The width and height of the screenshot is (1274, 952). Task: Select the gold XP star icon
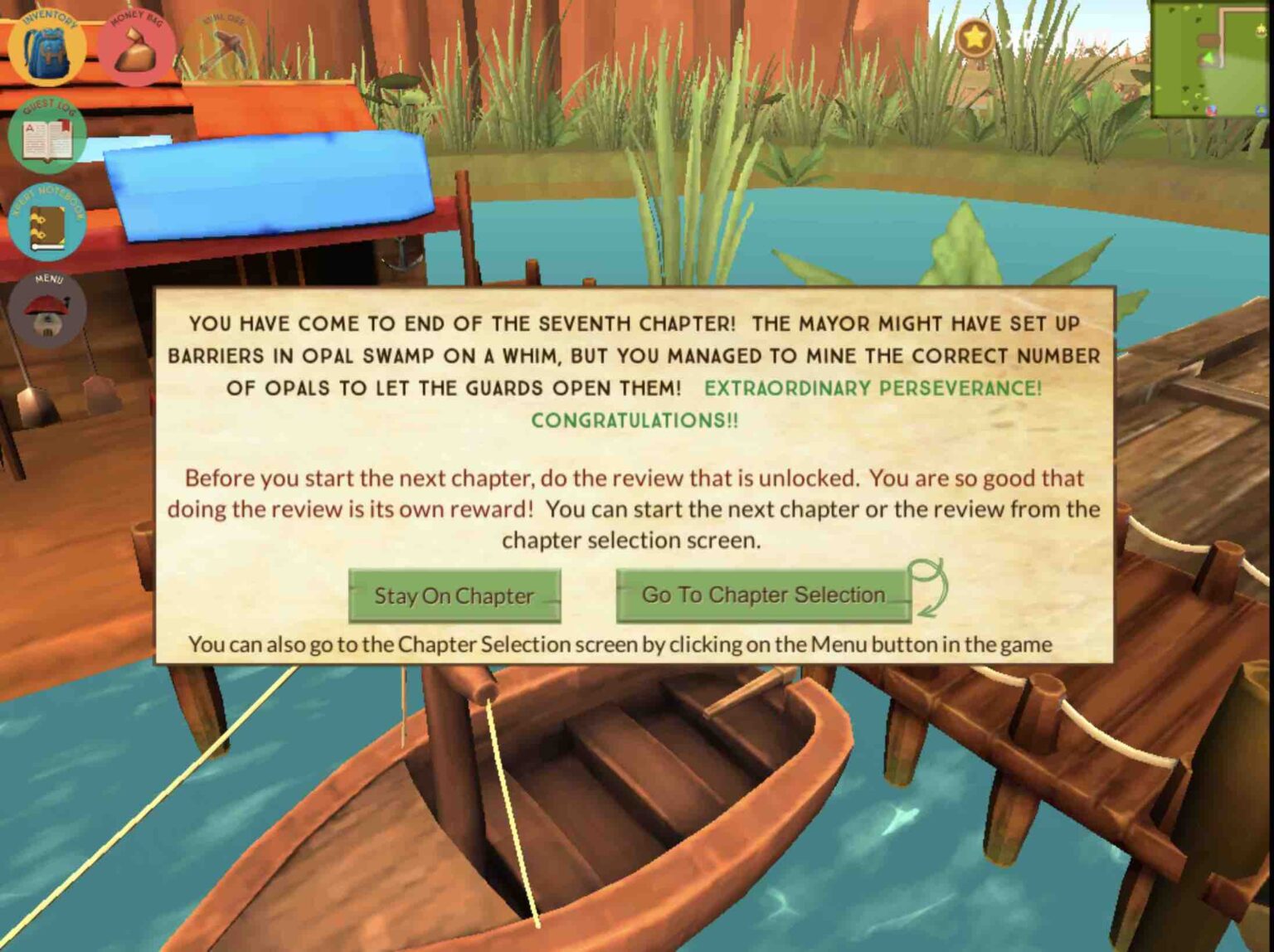975,36
